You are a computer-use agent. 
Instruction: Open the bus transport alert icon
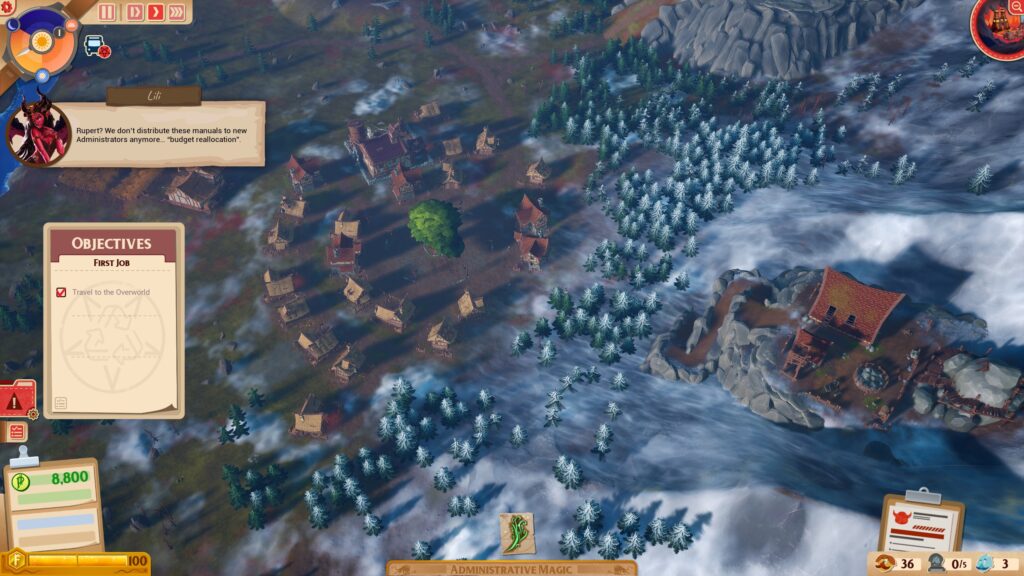click(x=96, y=46)
